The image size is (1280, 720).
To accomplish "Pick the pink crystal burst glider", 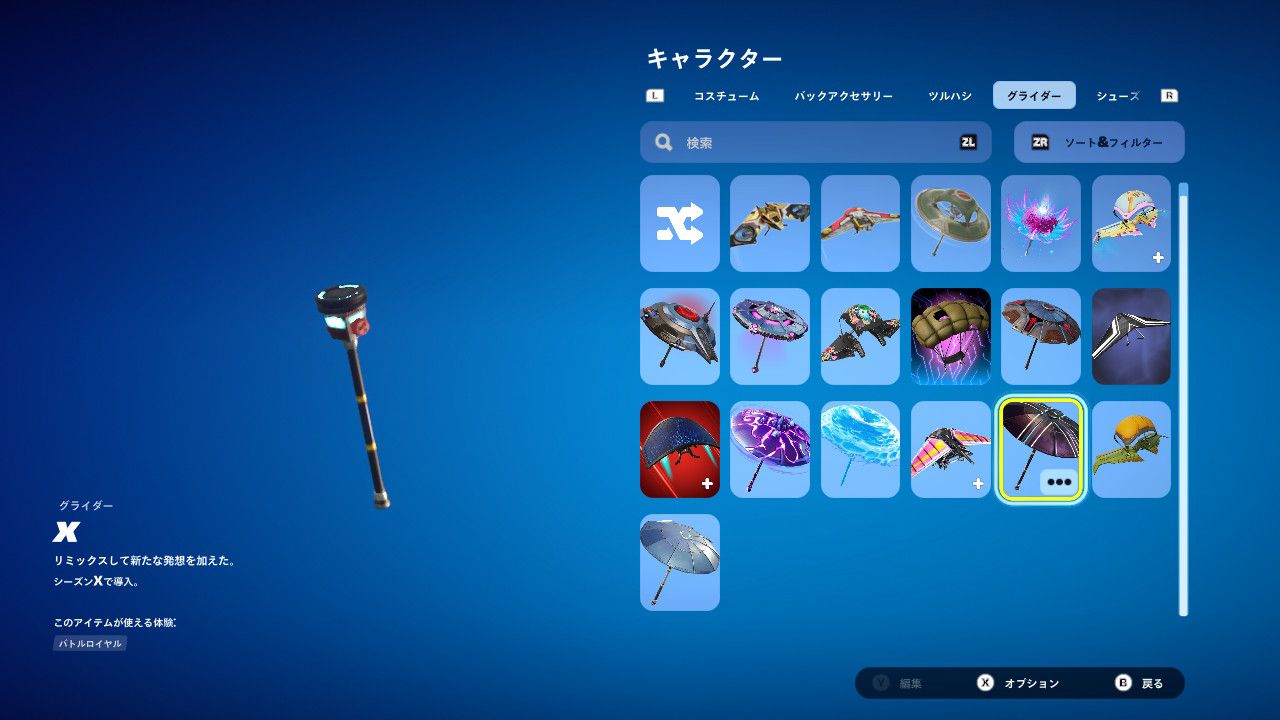I will pyautogui.click(x=1040, y=224).
